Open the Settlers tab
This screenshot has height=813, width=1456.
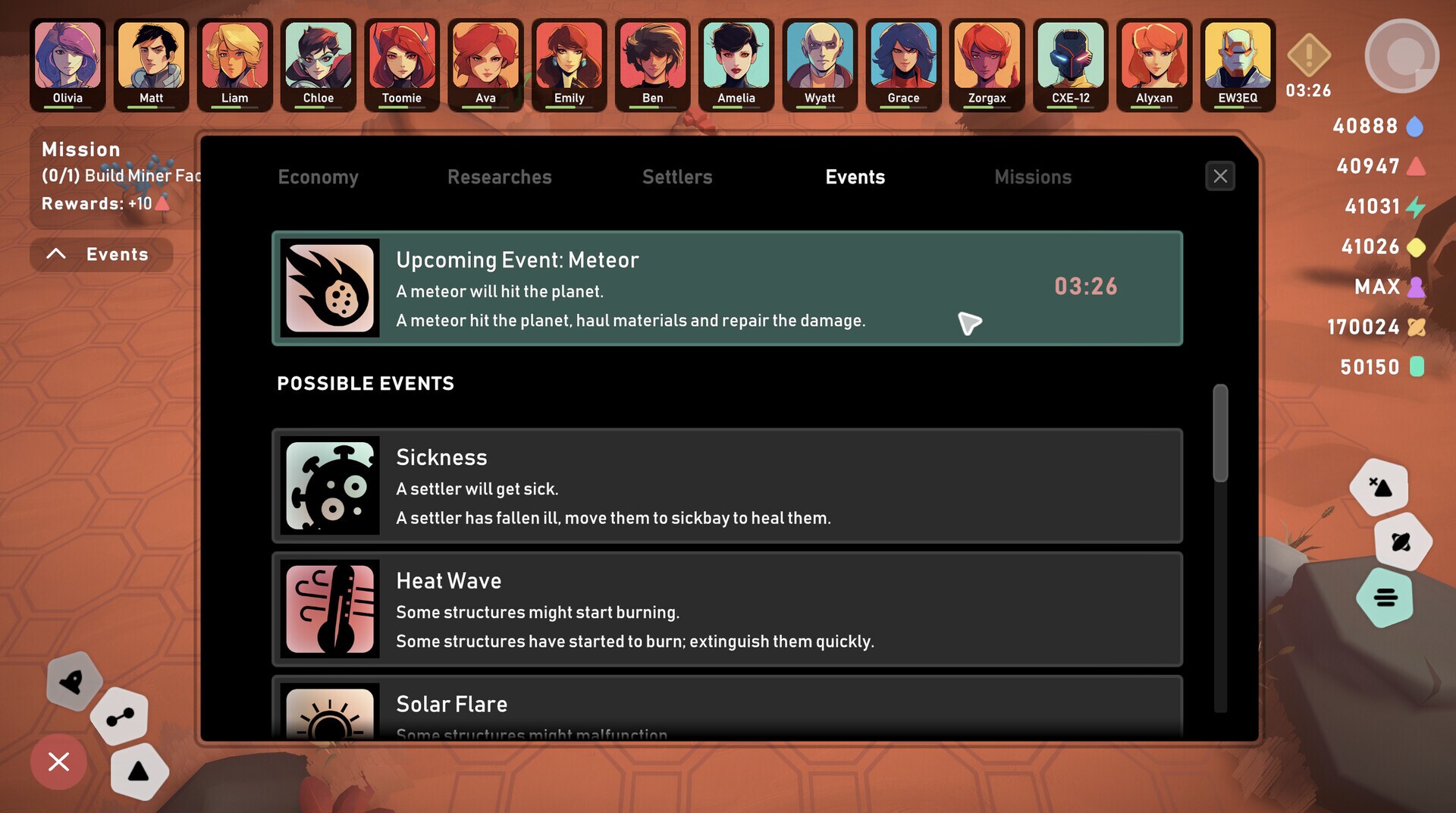[677, 177]
